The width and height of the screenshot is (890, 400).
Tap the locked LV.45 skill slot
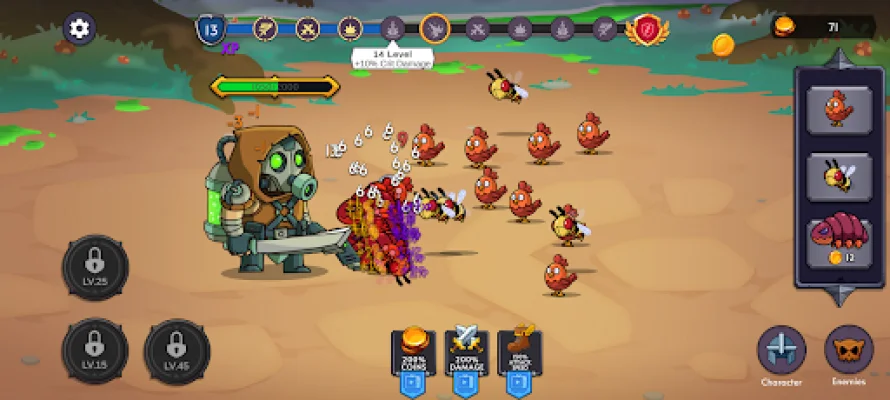tap(177, 351)
